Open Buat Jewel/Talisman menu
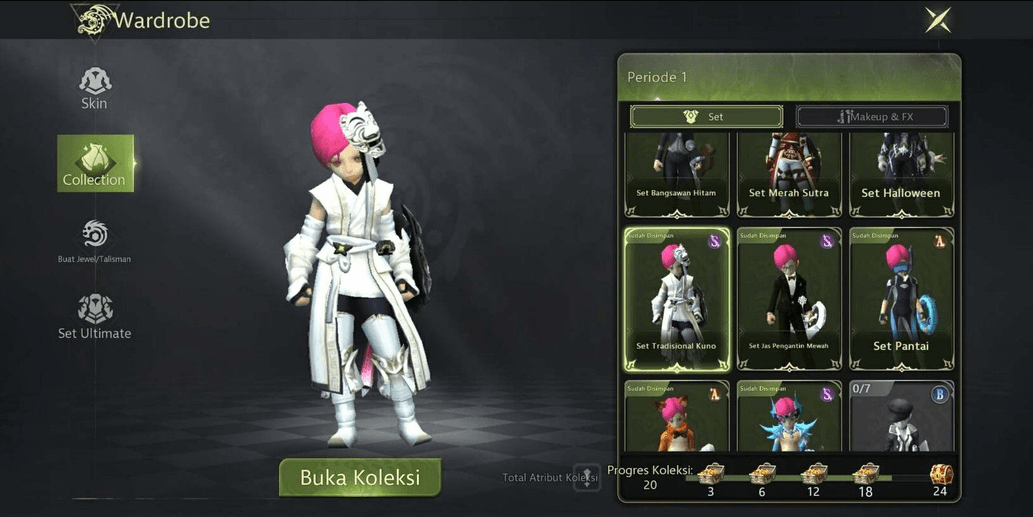This screenshot has height=517, width=1033. point(94,241)
